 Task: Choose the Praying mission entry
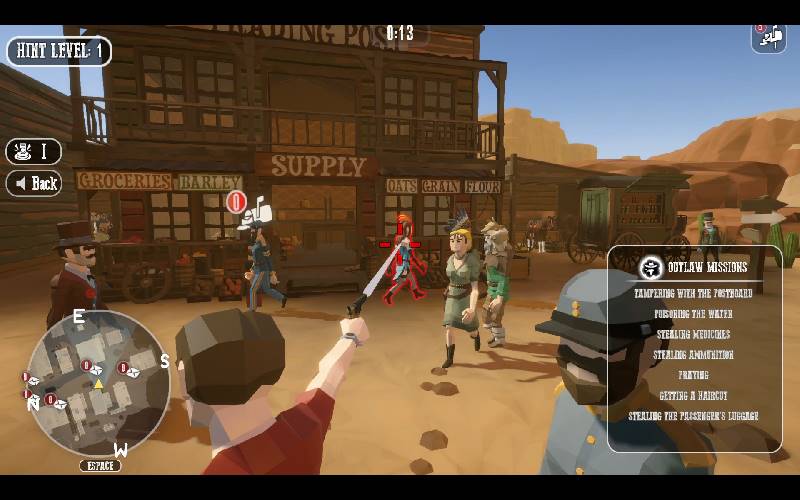[x=693, y=375]
